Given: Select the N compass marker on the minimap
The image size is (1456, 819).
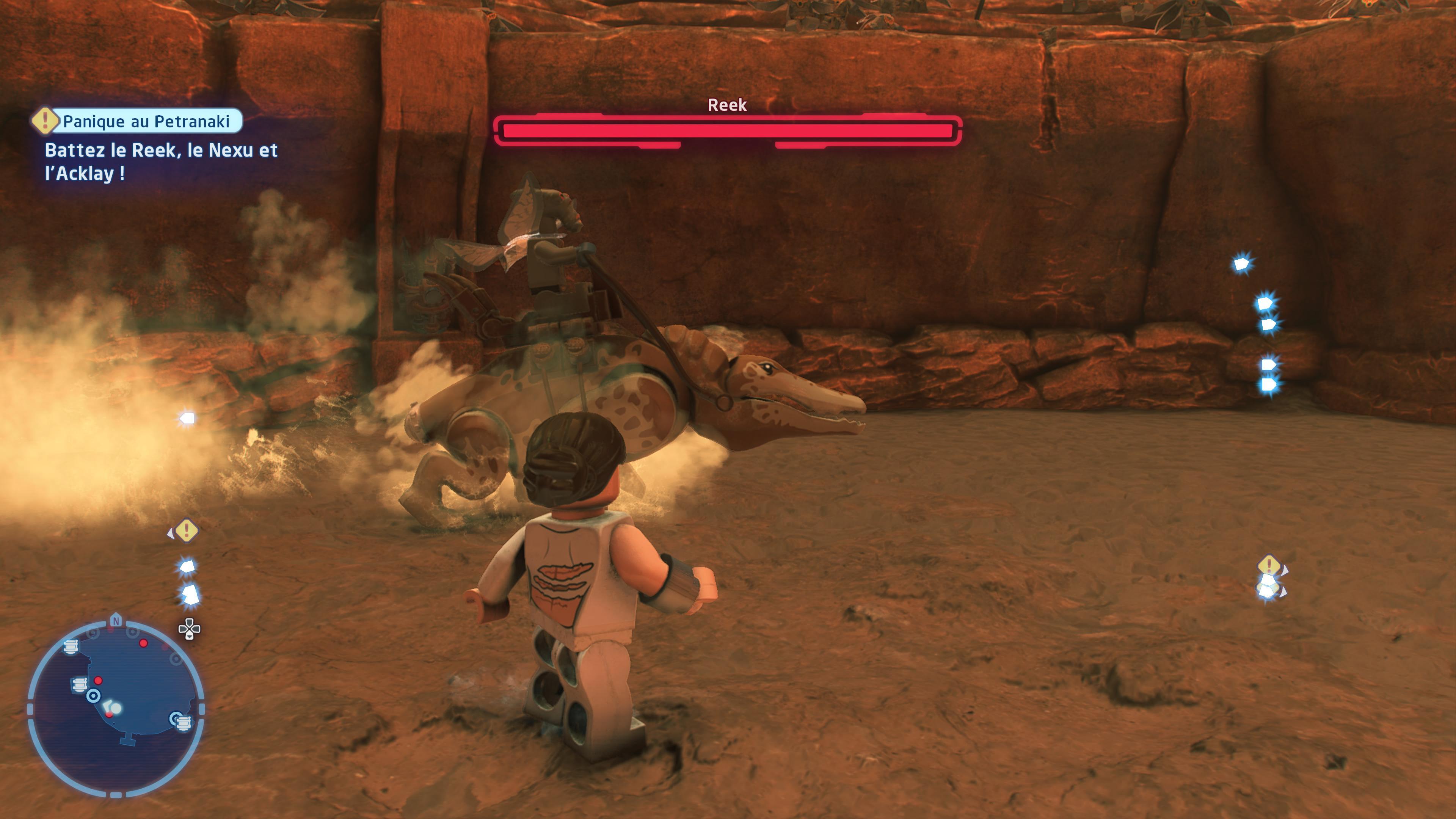Looking at the screenshot, I should click(116, 621).
